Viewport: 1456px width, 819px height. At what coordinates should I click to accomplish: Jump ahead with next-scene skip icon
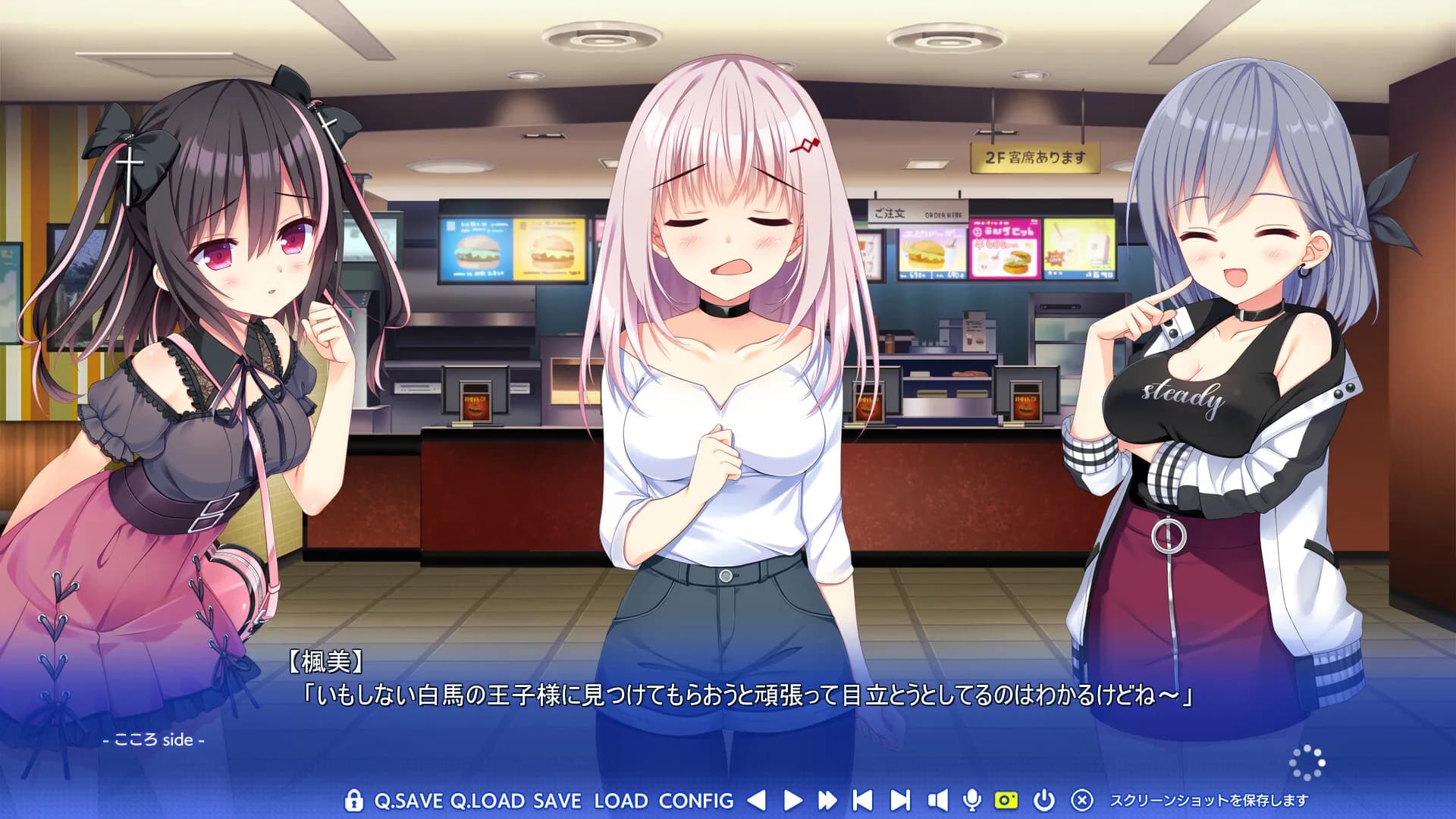pos(901,800)
